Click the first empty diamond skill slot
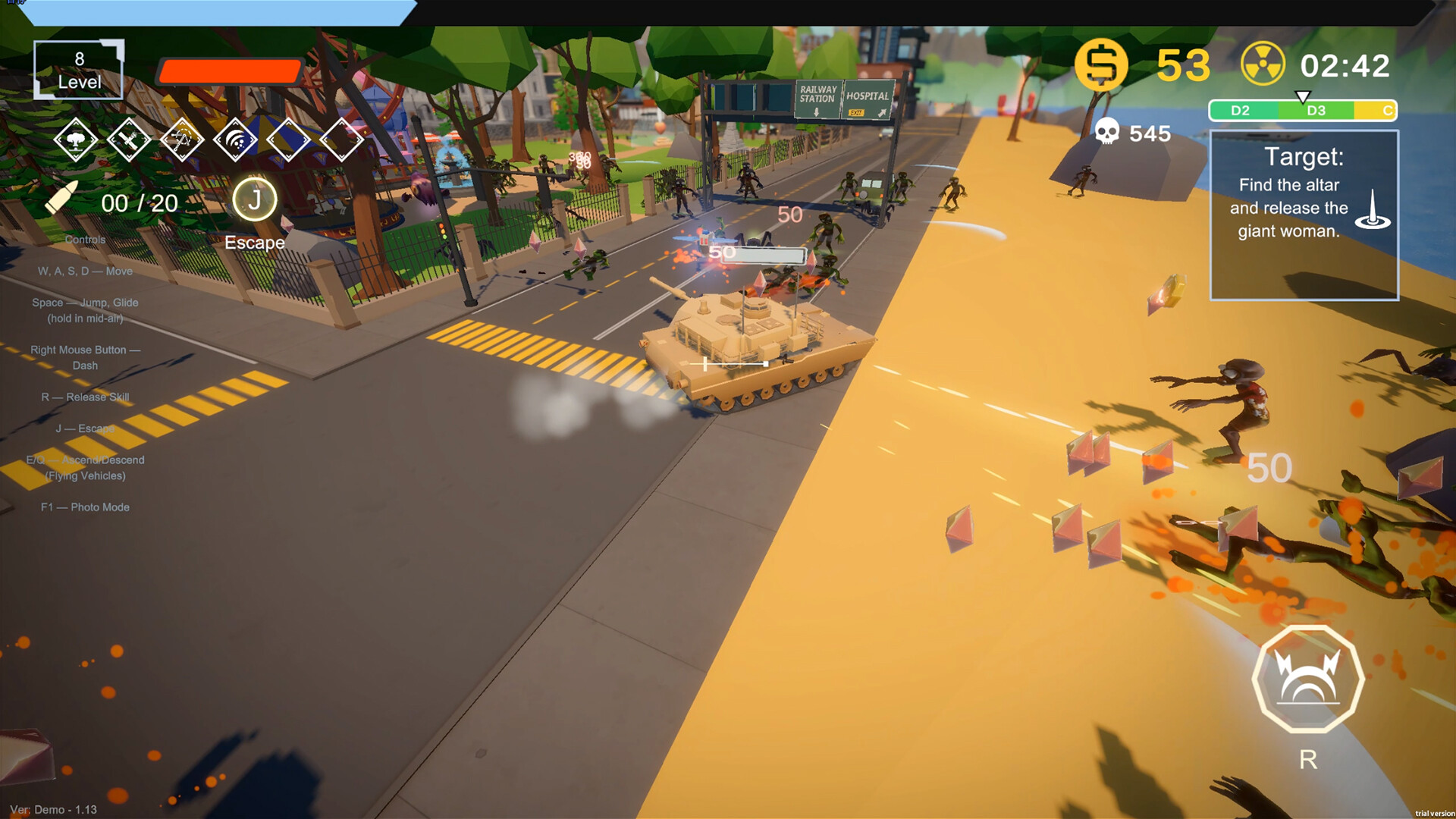This screenshot has width=1456, height=819. coord(288,140)
